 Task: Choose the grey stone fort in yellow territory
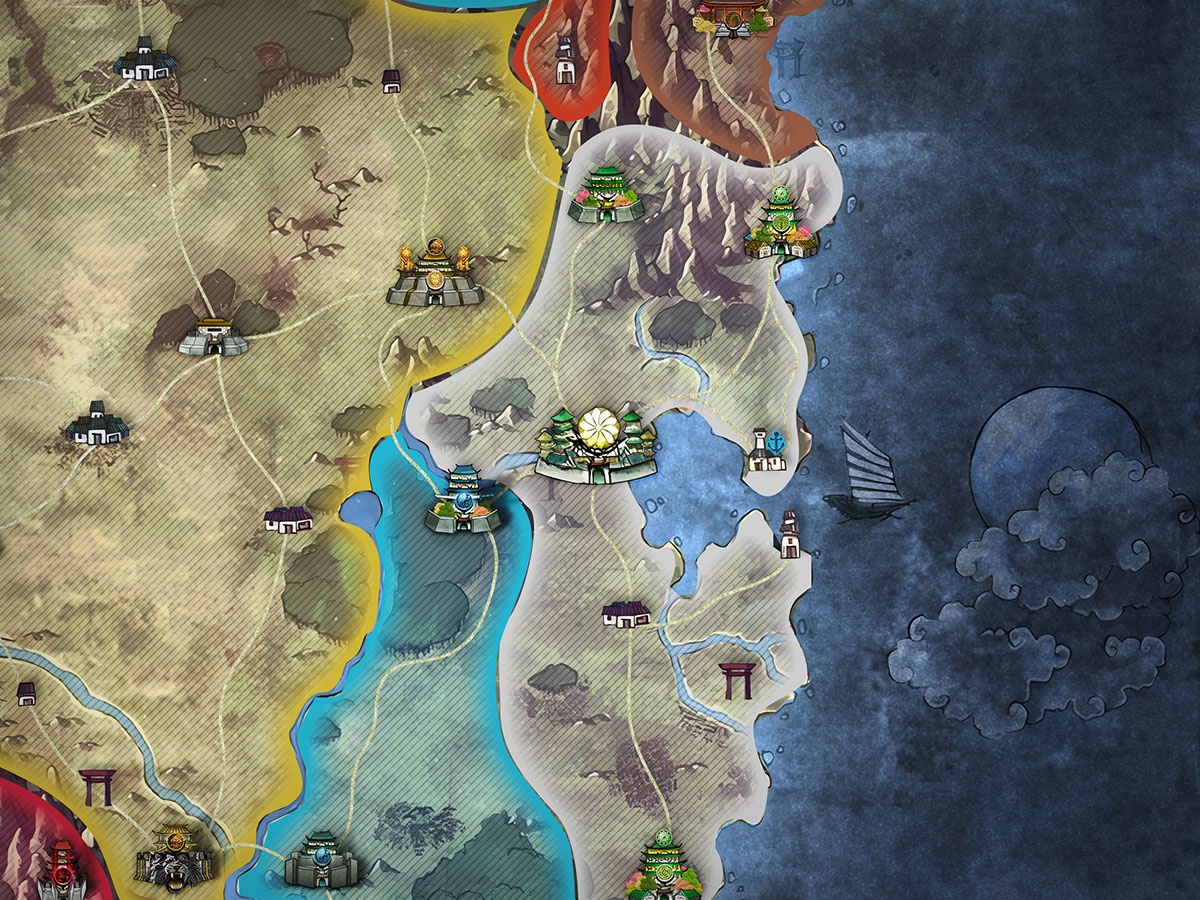pos(213,338)
